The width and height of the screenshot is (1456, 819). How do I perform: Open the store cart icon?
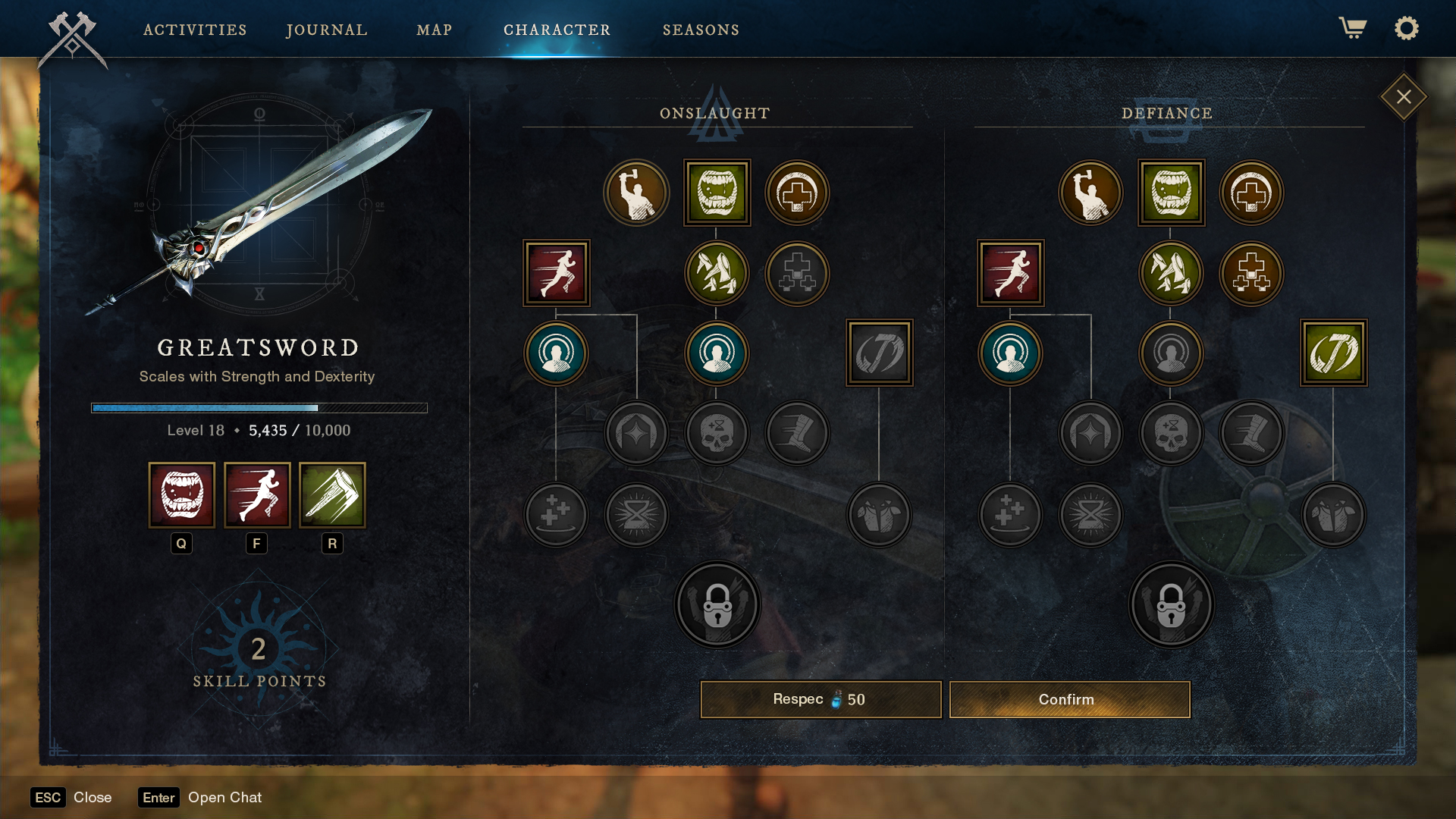[1352, 28]
